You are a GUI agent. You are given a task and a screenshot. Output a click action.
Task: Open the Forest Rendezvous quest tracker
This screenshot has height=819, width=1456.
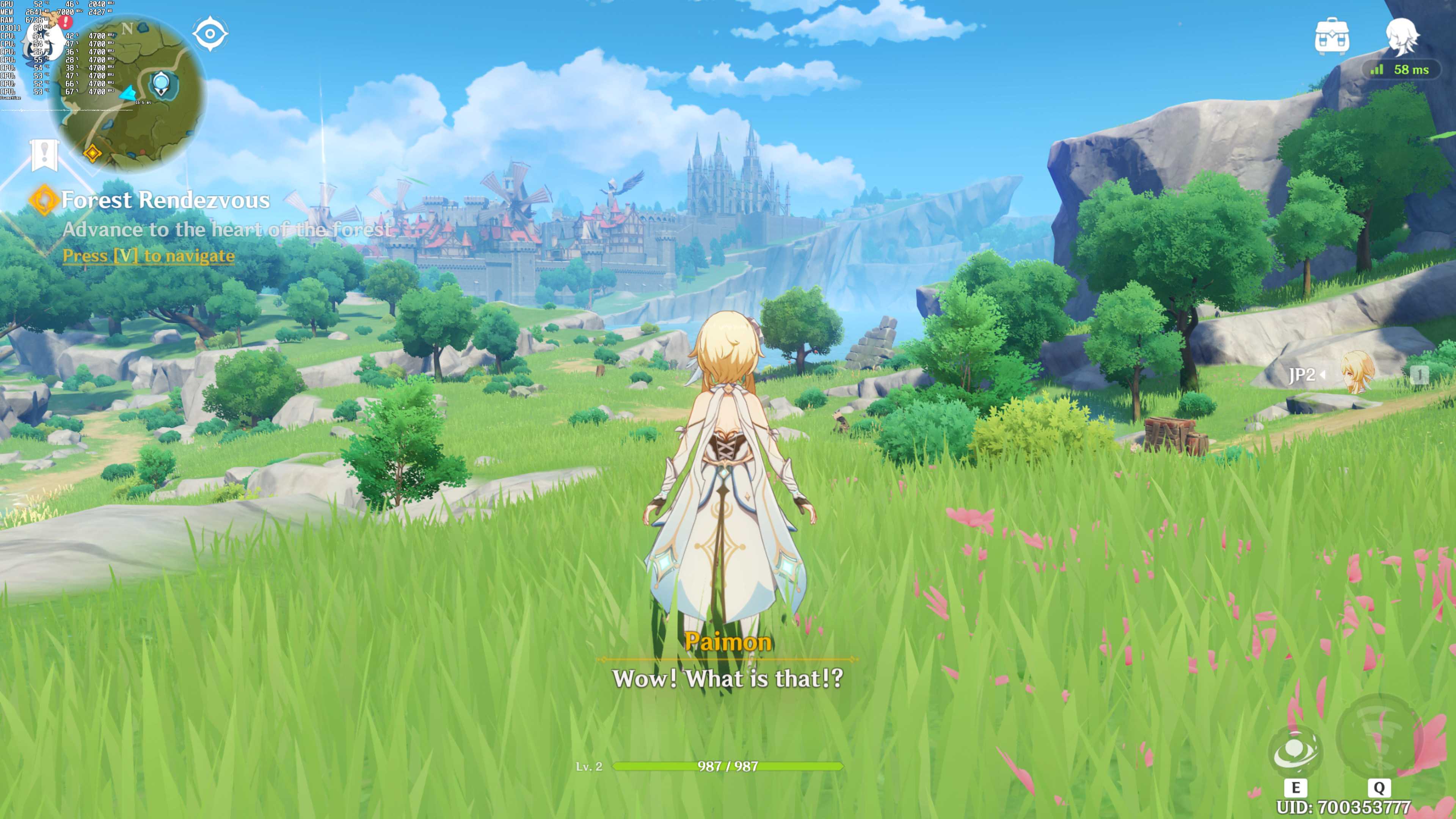point(165,200)
